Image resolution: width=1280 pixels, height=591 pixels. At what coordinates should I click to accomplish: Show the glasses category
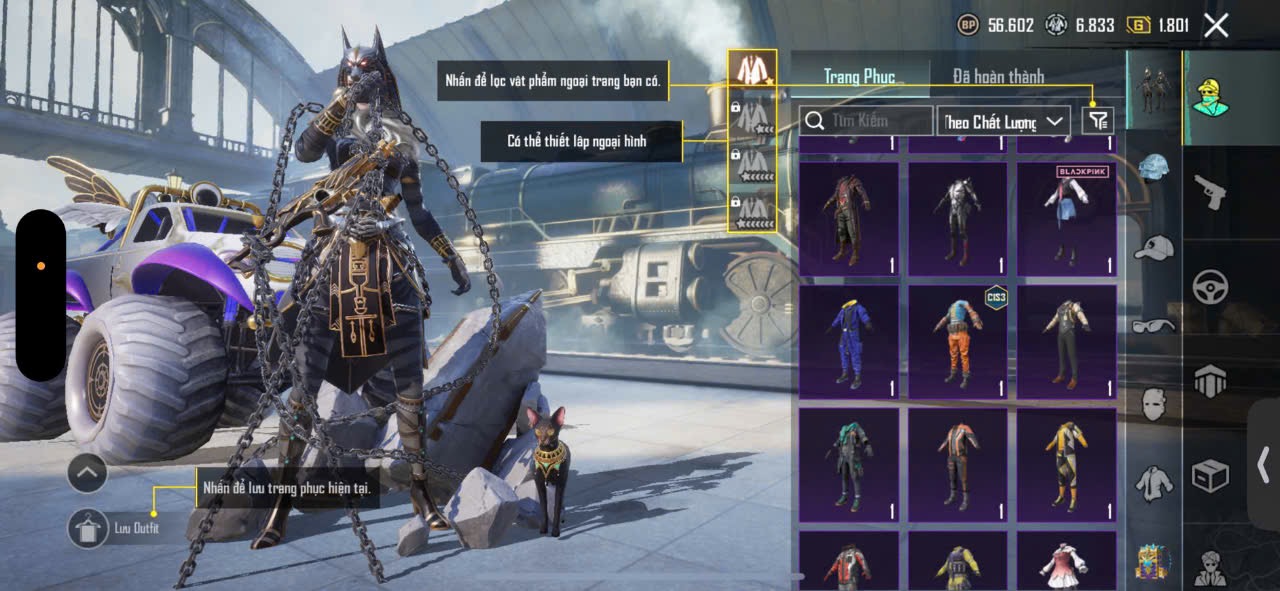pyautogui.click(x=1154, y=325)
